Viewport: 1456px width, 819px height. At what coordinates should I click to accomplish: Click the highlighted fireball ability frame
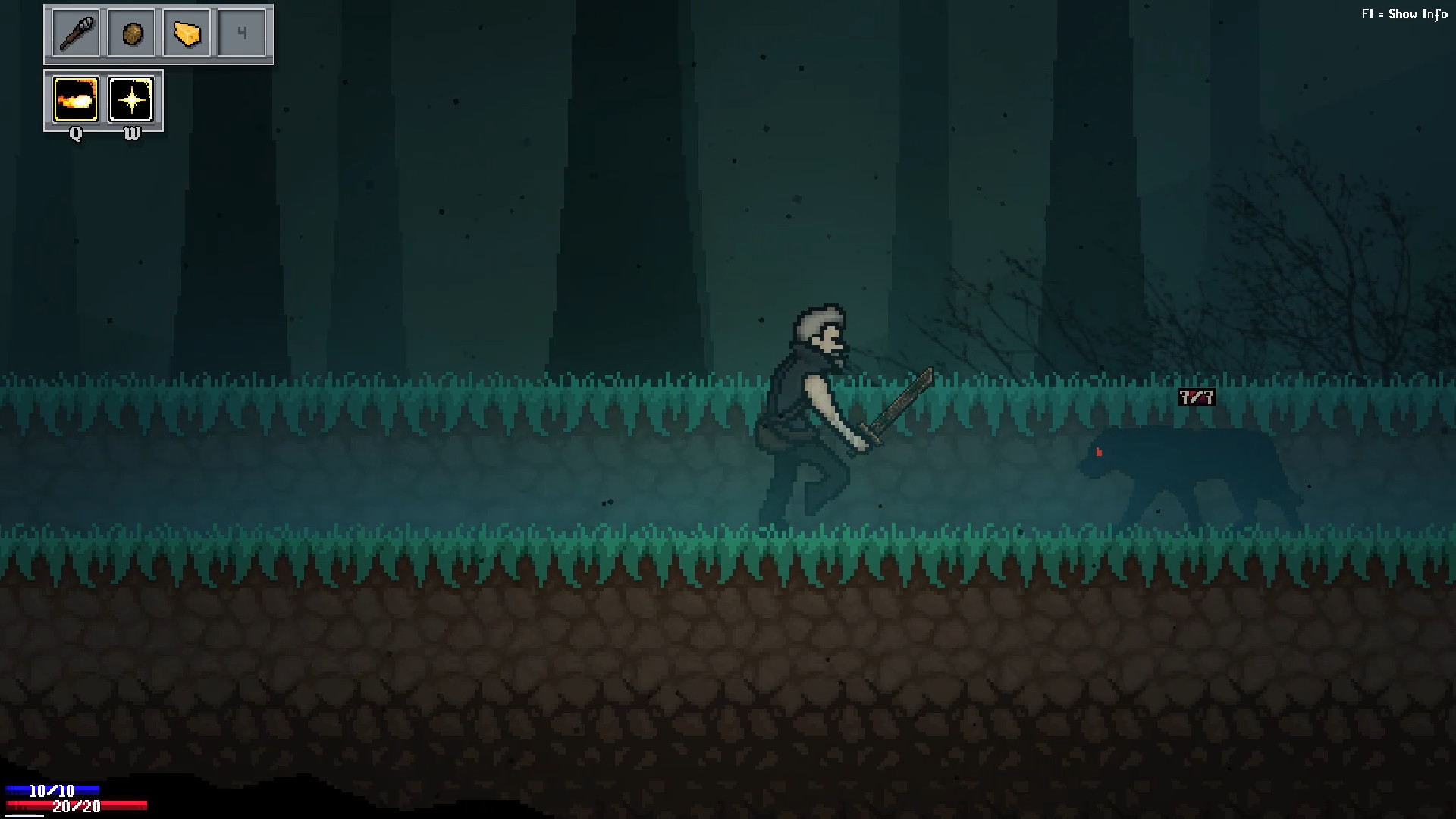(x=75, y=99)
